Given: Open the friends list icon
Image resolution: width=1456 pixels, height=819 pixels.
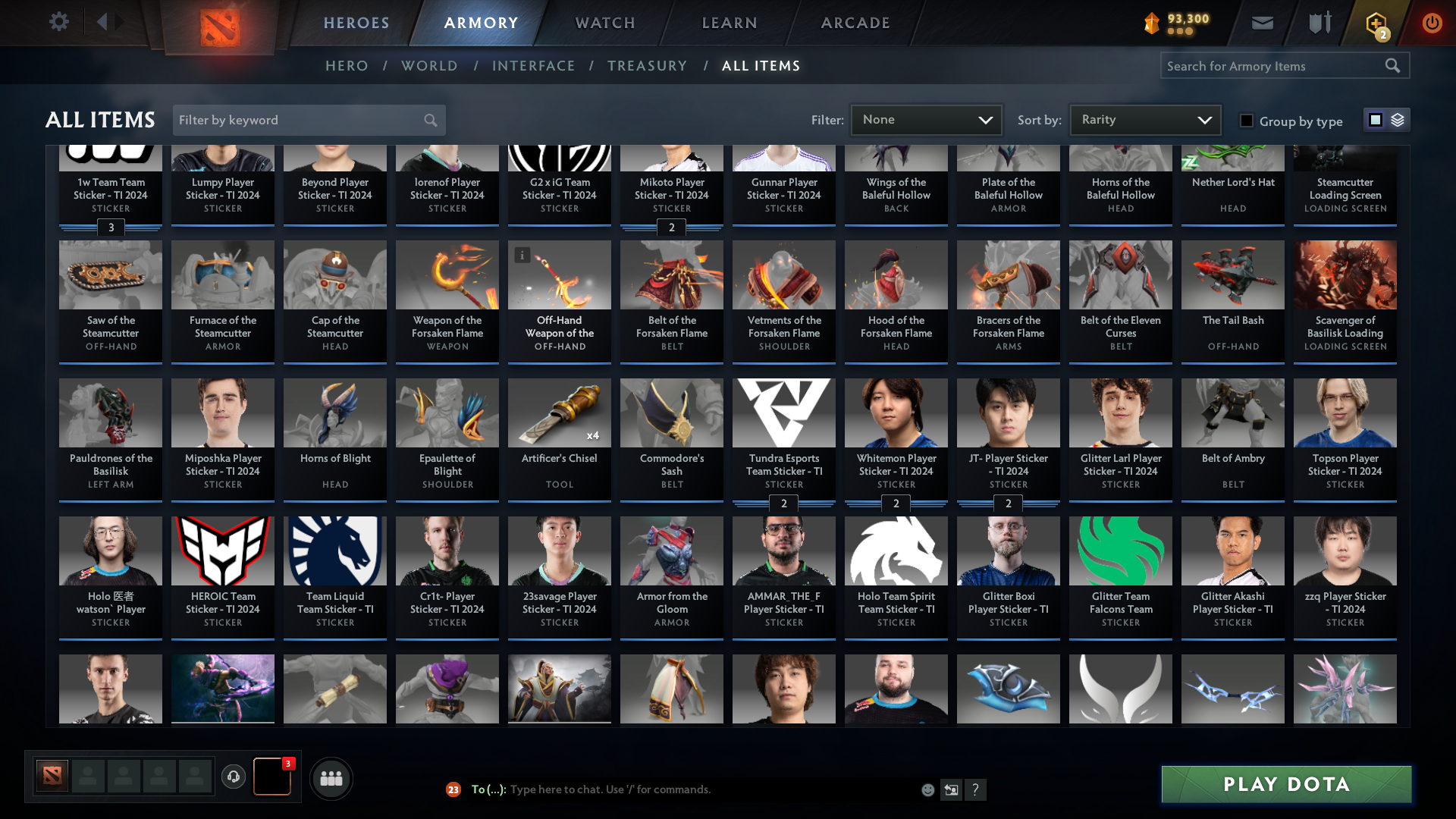Looking at the screenshot, I should 331,778.
